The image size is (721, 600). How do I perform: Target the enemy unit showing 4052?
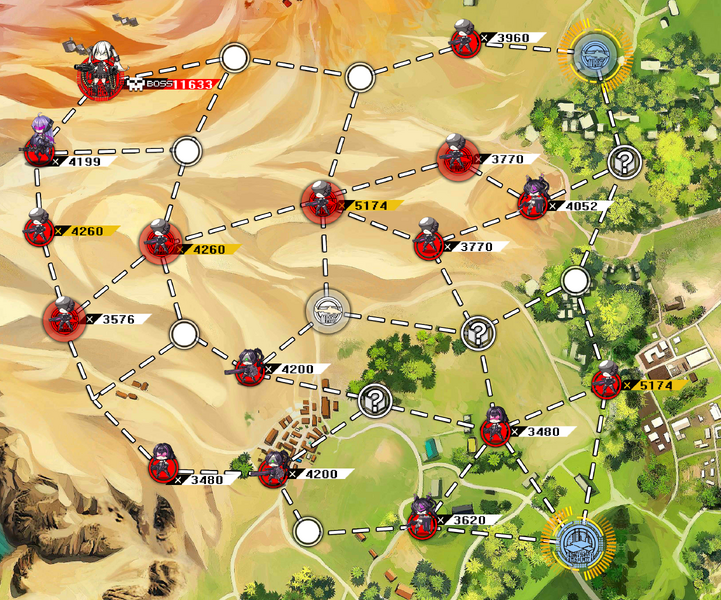[532, 203]
